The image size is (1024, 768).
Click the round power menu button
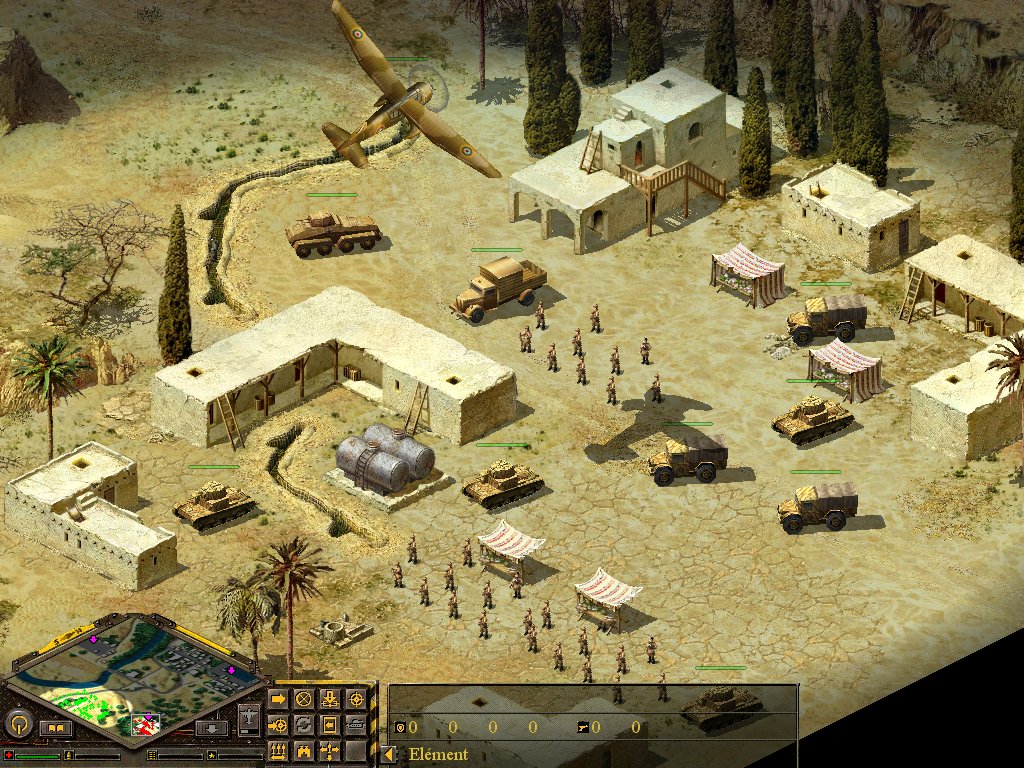18,723
